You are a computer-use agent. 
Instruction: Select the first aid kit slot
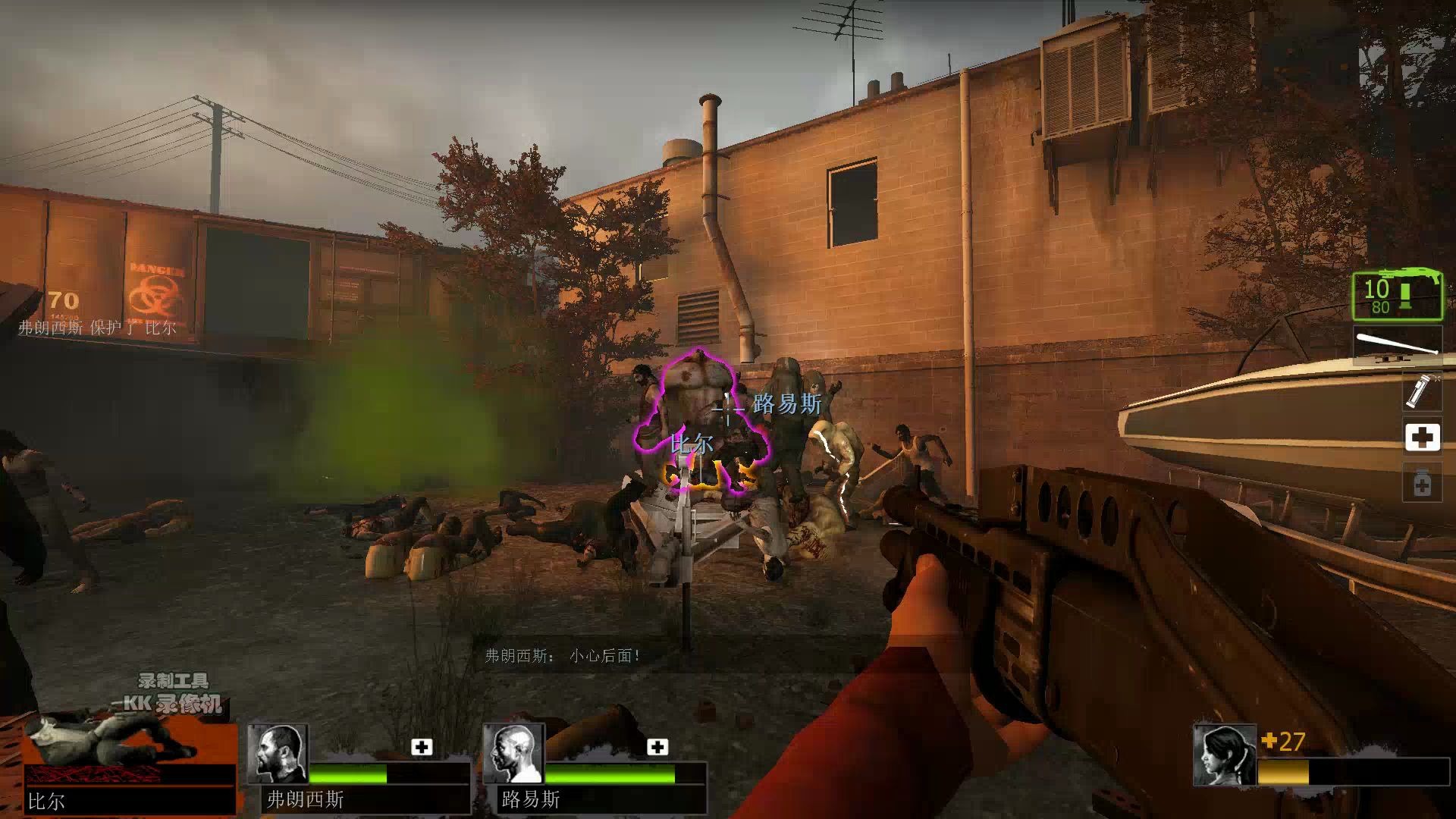click(x=1422, y=437)
